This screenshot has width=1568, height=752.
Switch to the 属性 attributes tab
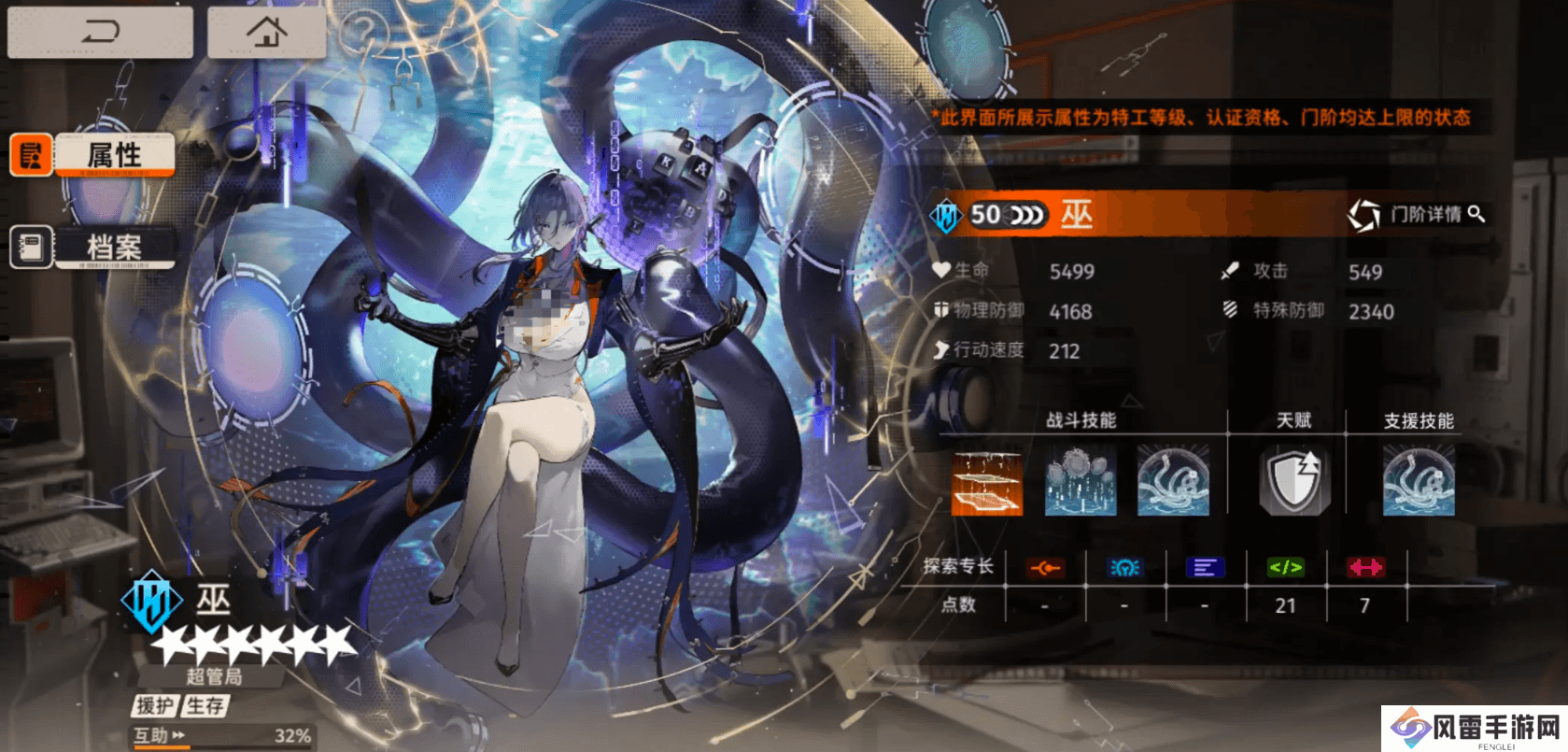click(114, 155)
